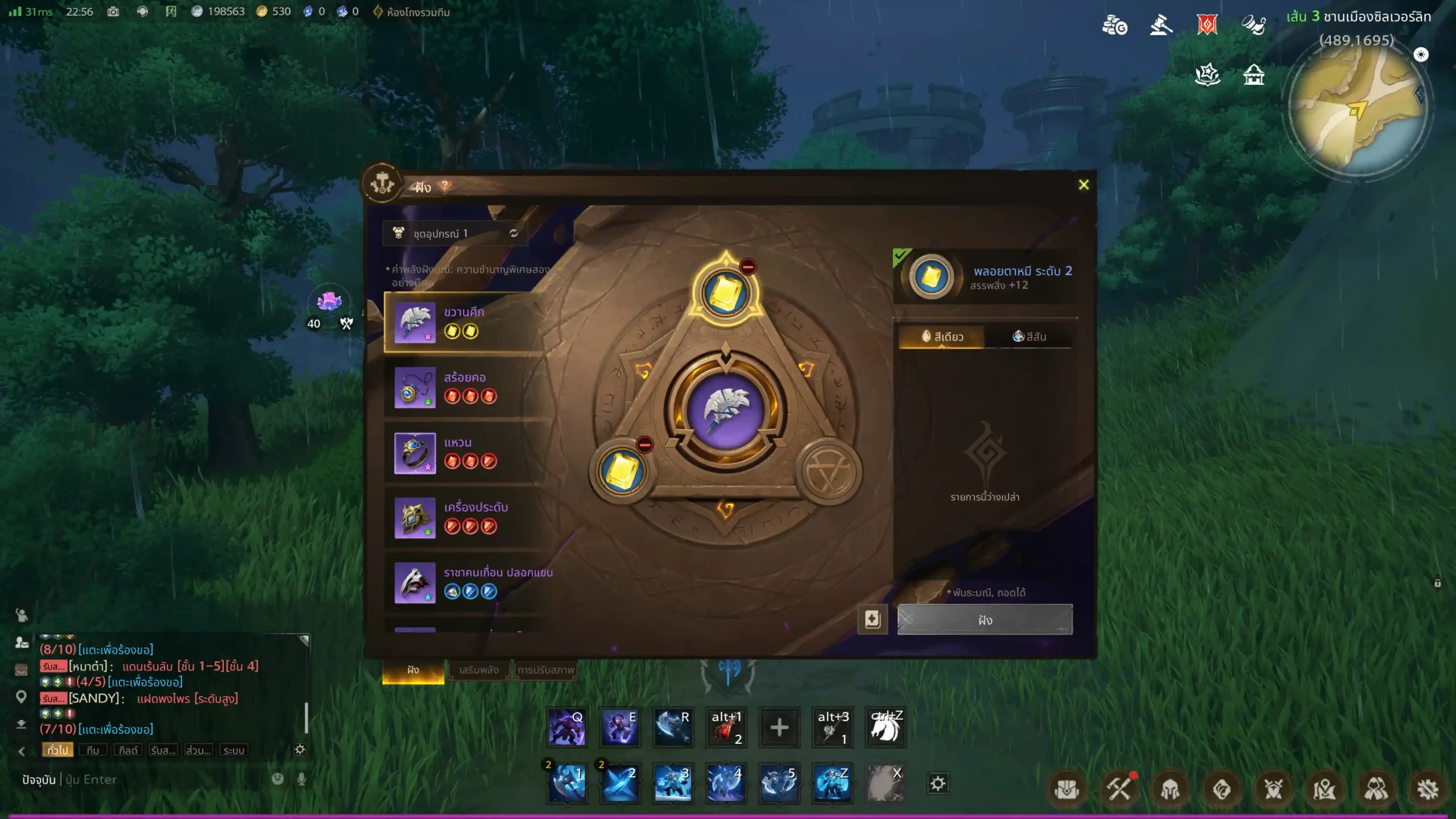
Task: Open the skill bar gear settings
Action: (938, 784)
